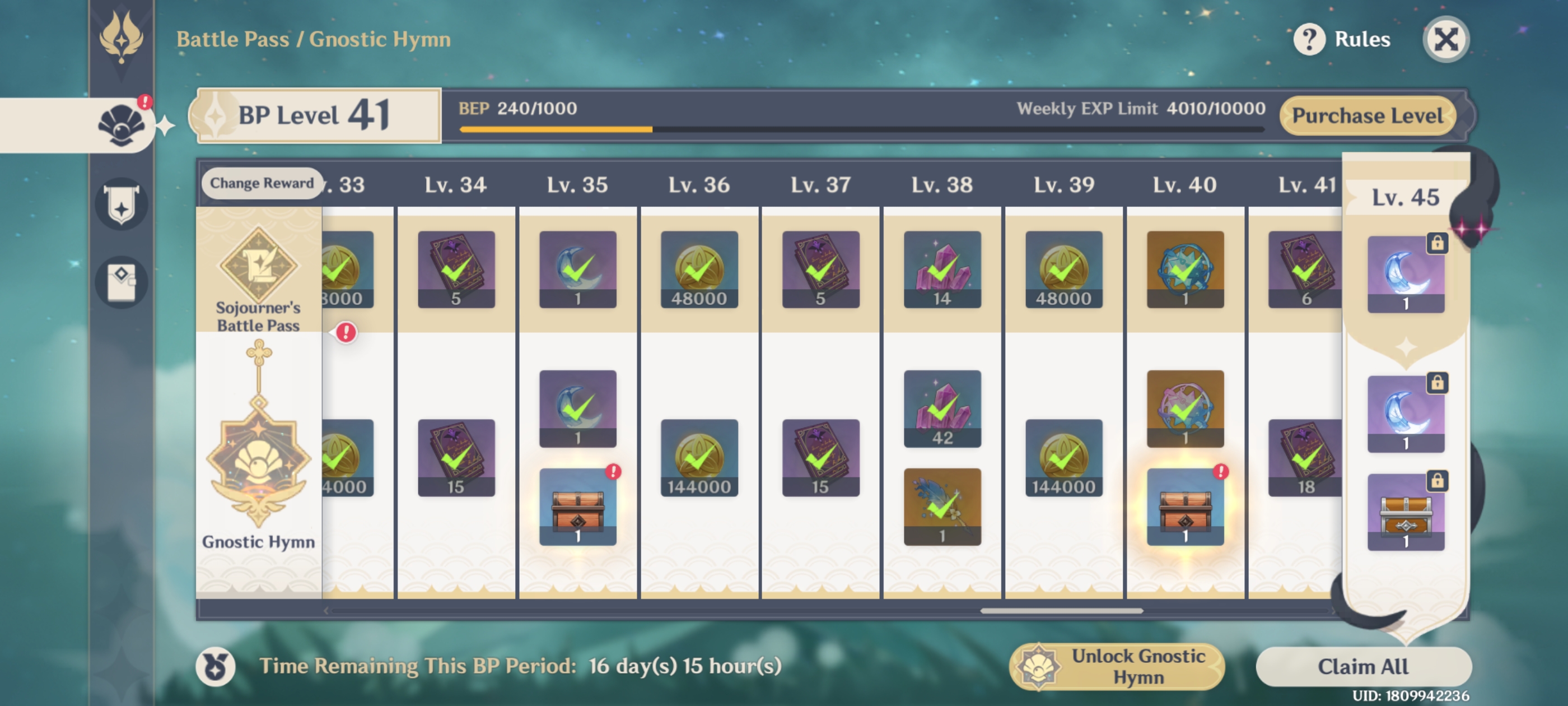Open the Rules help page
The height and width of the screenshot is (706, 1568).
(1343, 40)
